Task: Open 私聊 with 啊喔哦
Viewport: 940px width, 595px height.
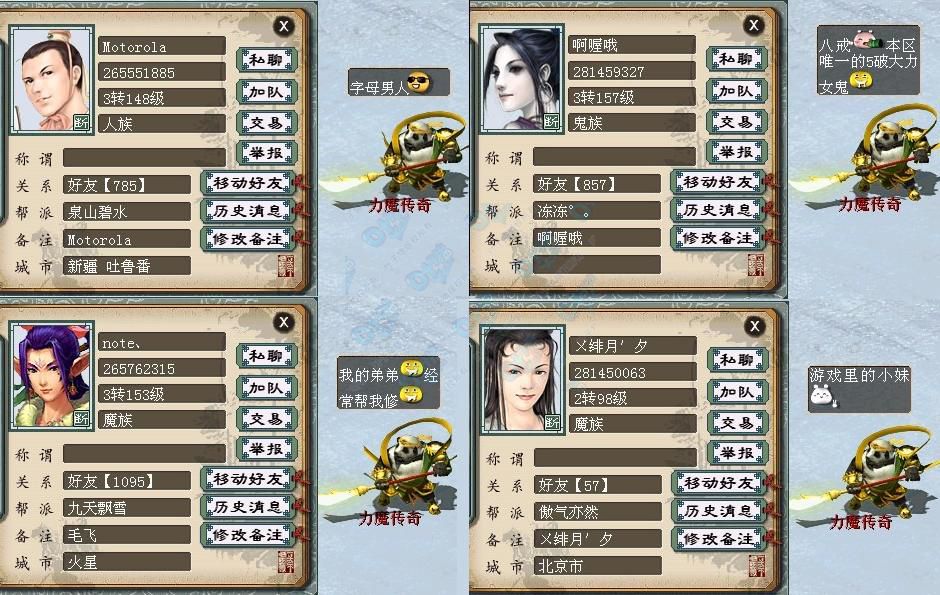Action: pos(736,59)
